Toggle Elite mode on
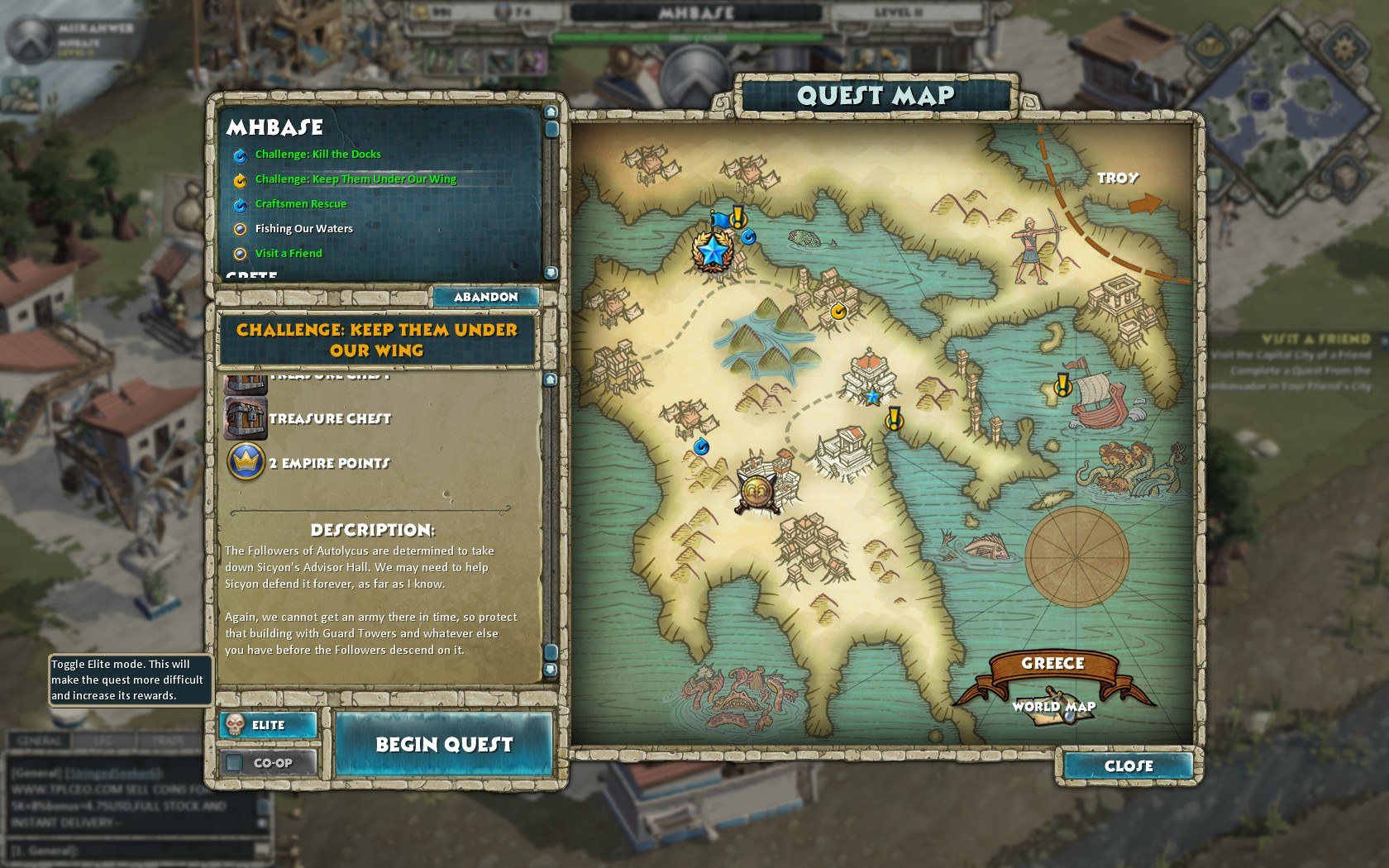Image resolution: width=1389 pixels, height=868 pixels. [x=268, y=725]
